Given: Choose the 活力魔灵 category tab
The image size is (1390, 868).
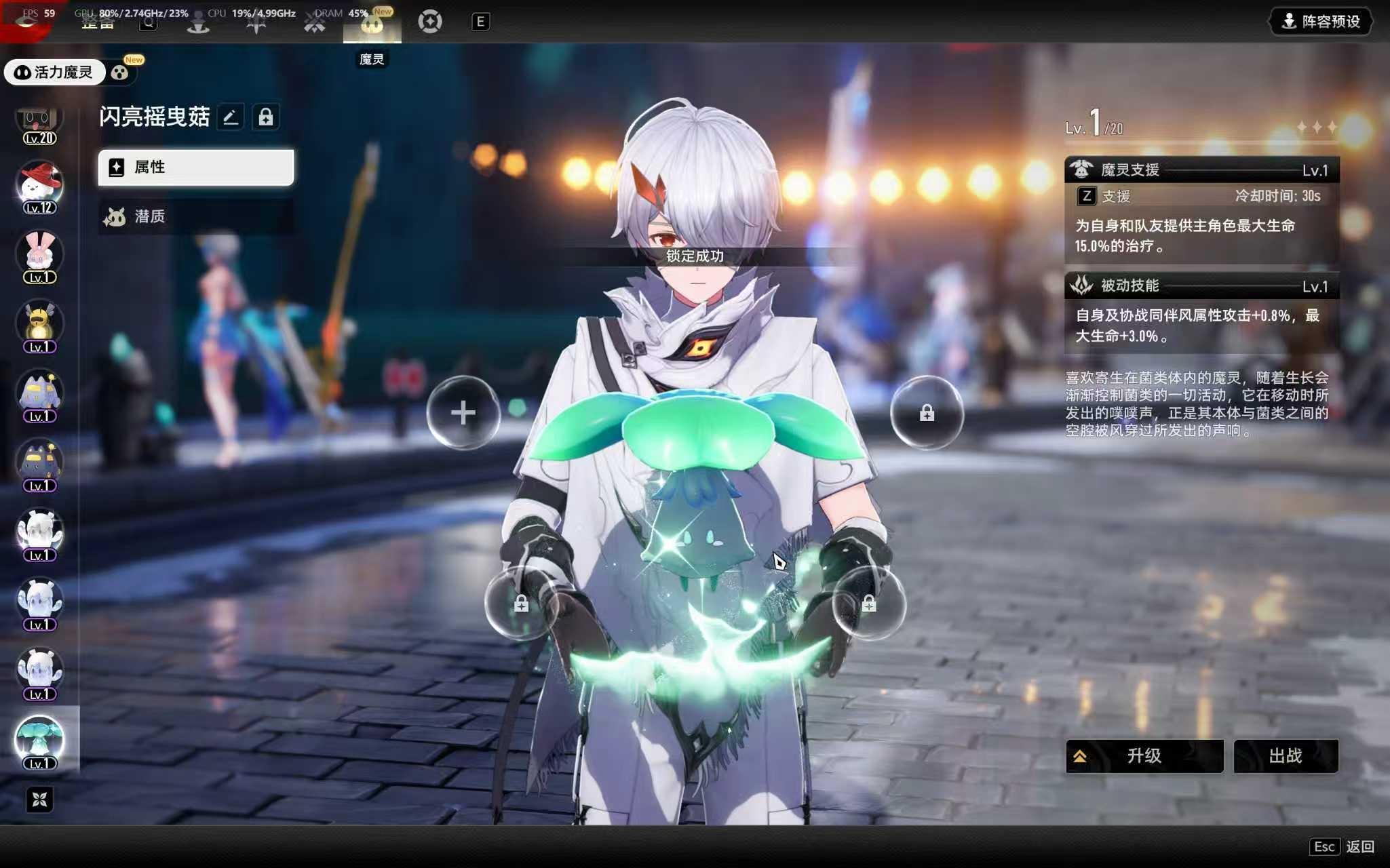Looking at the screenshot, I should tap(54, 73).
